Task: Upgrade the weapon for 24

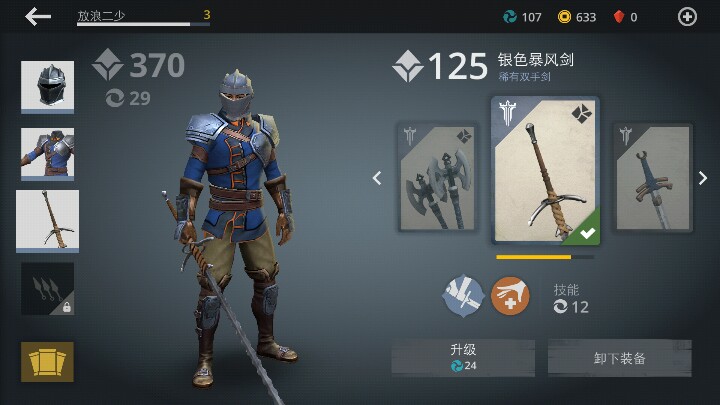Action: pos(462,357)
